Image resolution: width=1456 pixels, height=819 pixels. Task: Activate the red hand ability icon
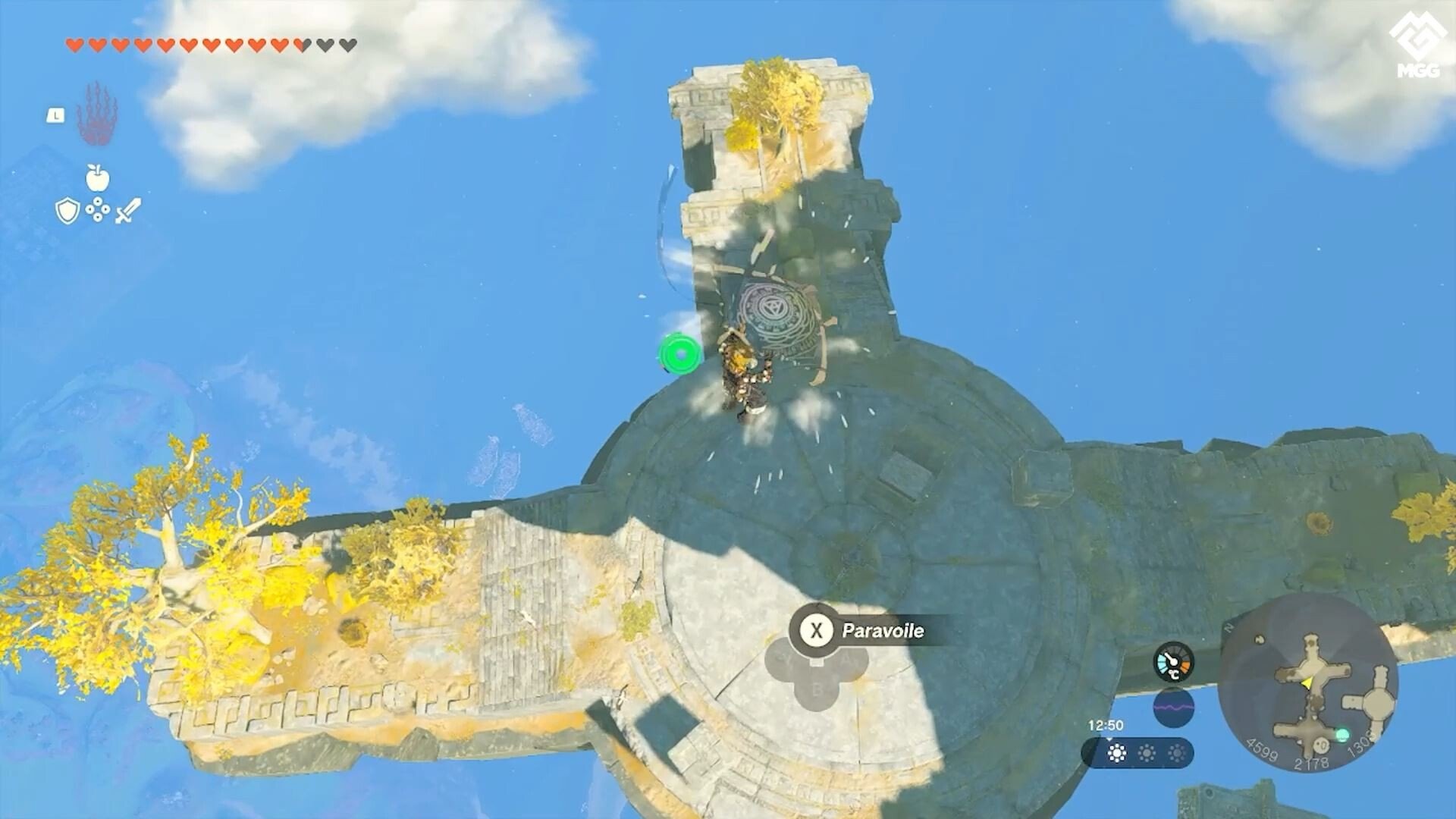[x=96, y=116]
